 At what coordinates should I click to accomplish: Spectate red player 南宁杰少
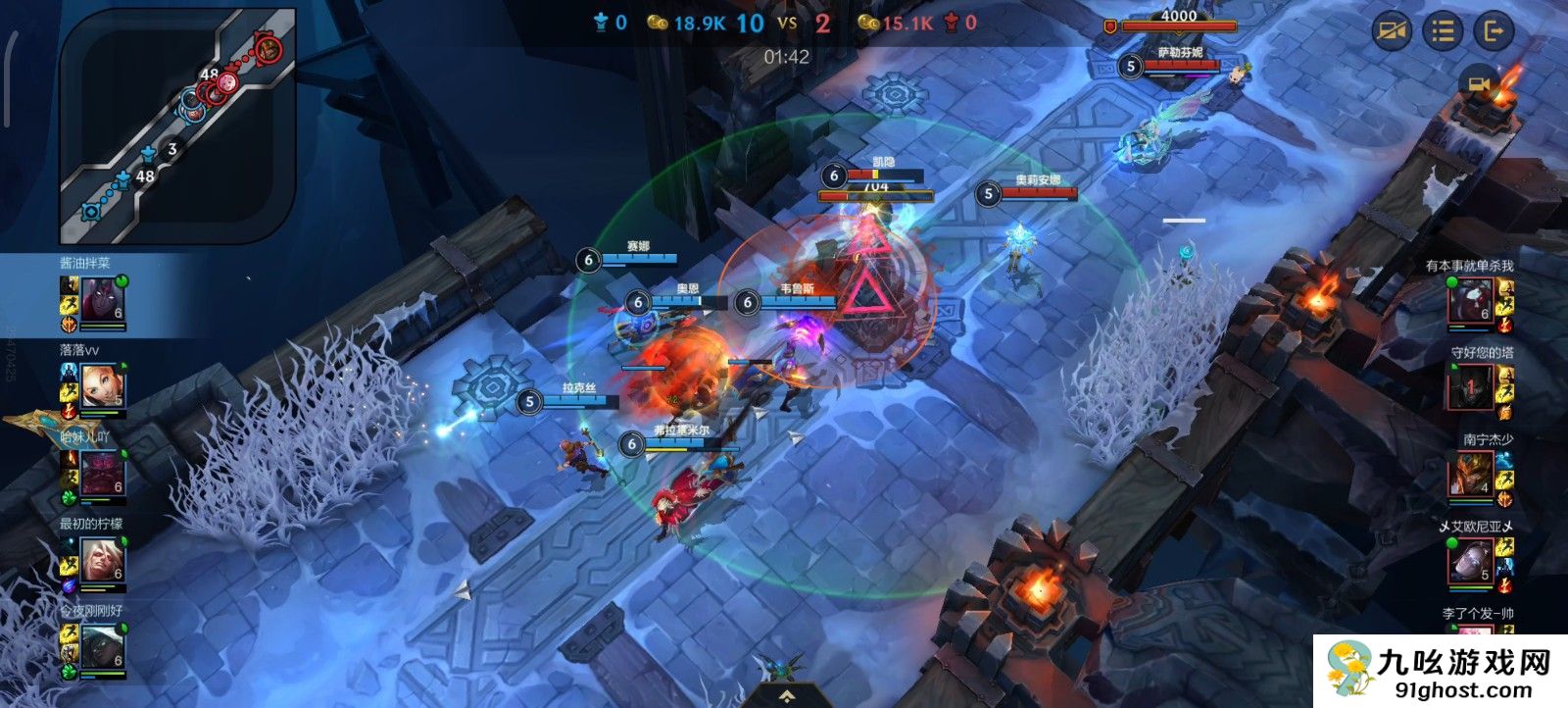1471,475
